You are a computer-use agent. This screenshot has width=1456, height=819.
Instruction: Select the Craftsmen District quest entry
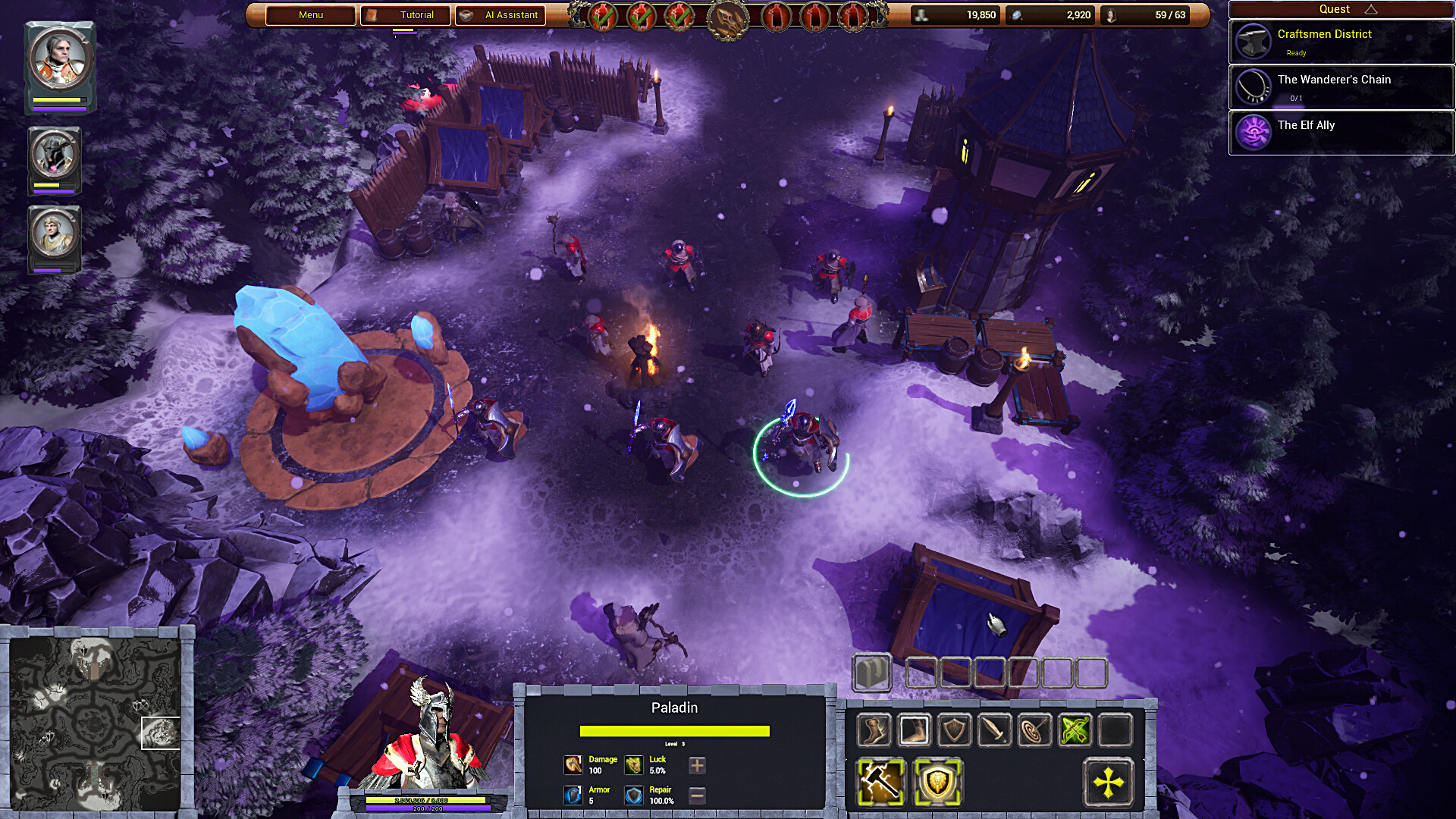point(1341,42)
